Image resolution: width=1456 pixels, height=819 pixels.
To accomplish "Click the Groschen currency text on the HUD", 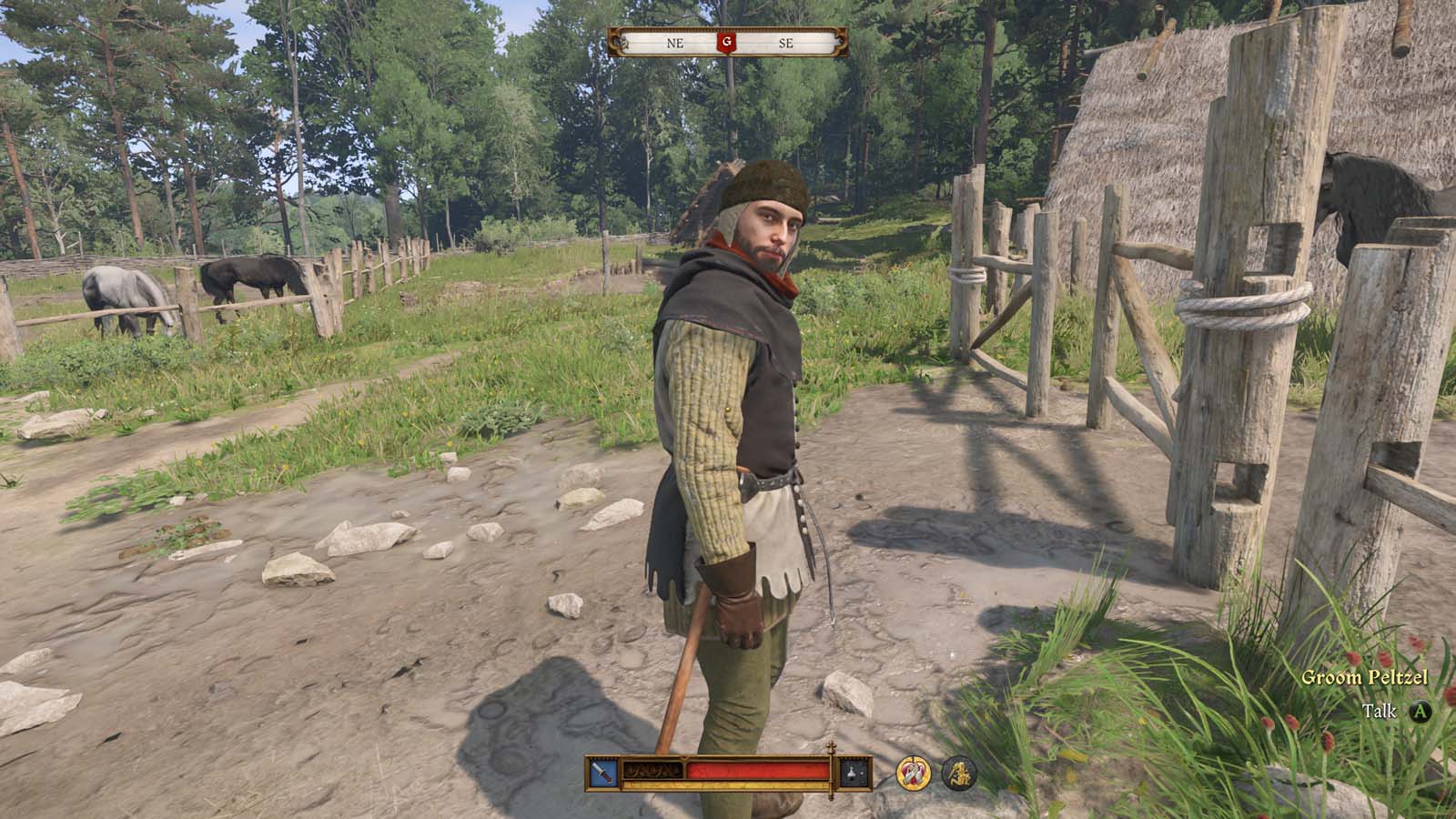I will coord(655,771).
